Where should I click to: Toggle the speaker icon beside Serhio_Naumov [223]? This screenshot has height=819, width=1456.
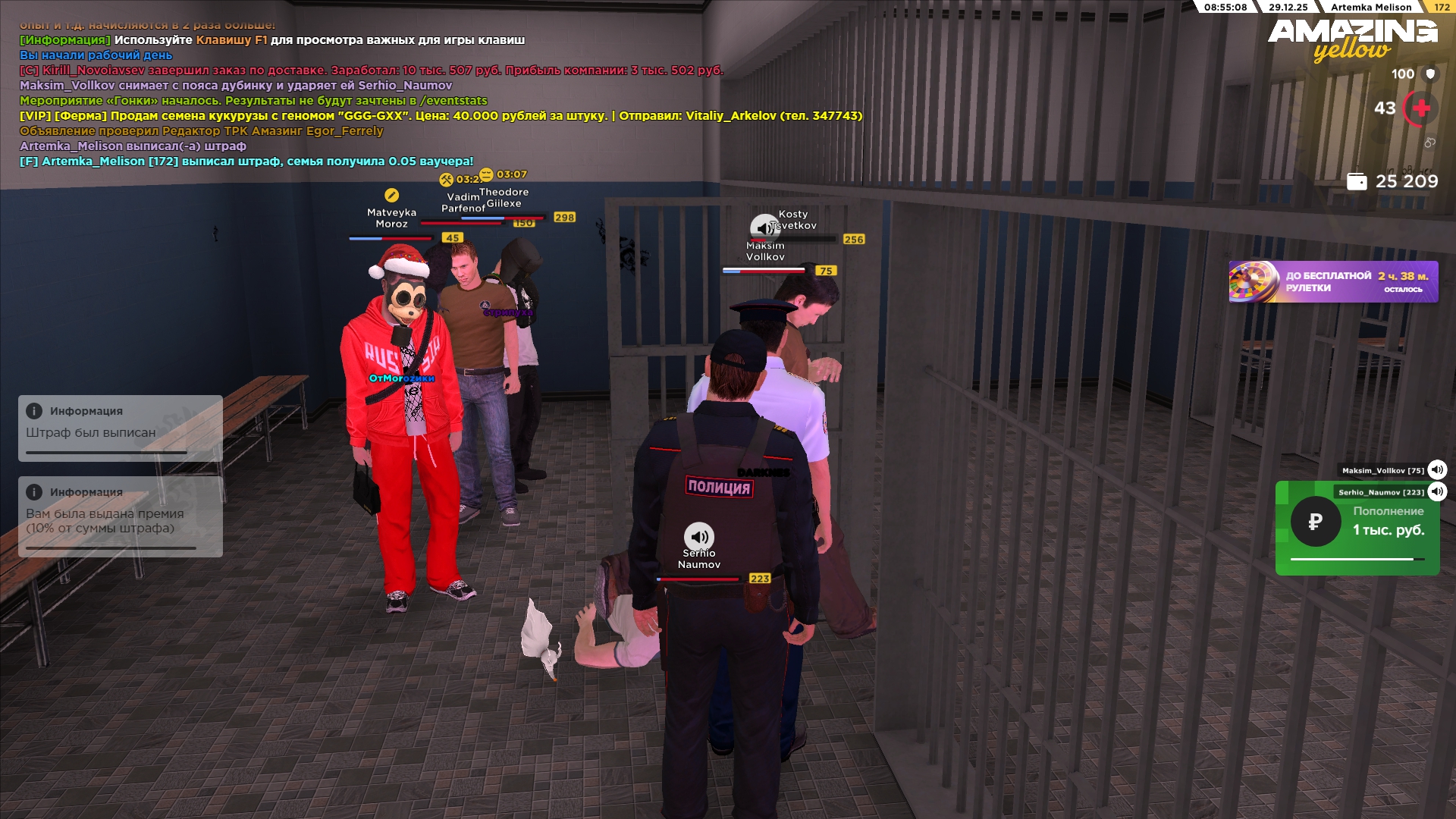point(1437,492)
